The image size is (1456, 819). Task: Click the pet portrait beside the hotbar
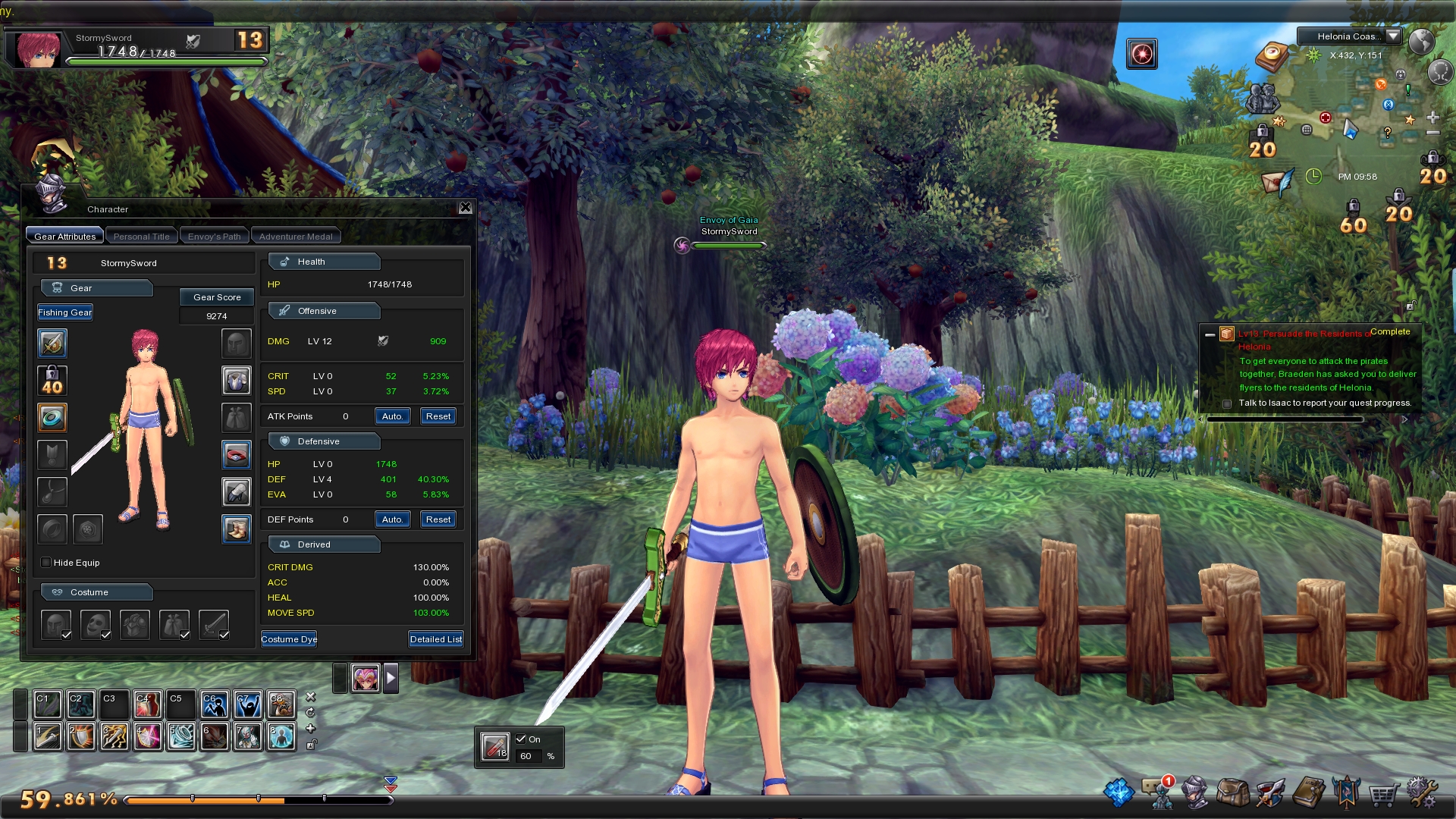pyautogui.click(x=366, y=678)
